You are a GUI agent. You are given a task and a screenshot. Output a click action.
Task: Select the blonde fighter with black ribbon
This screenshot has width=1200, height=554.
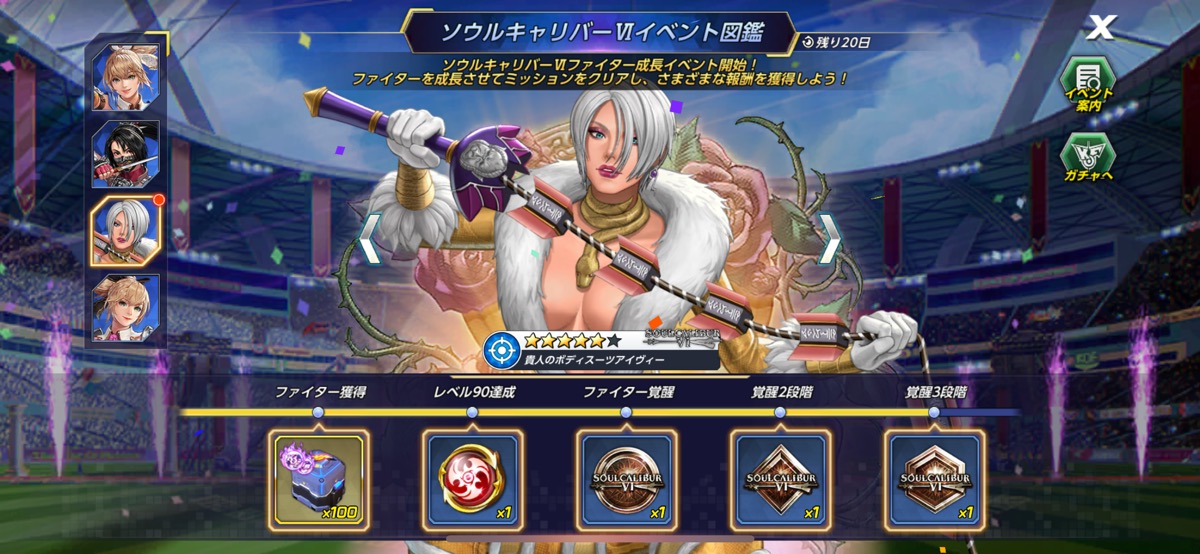(126, 307)
